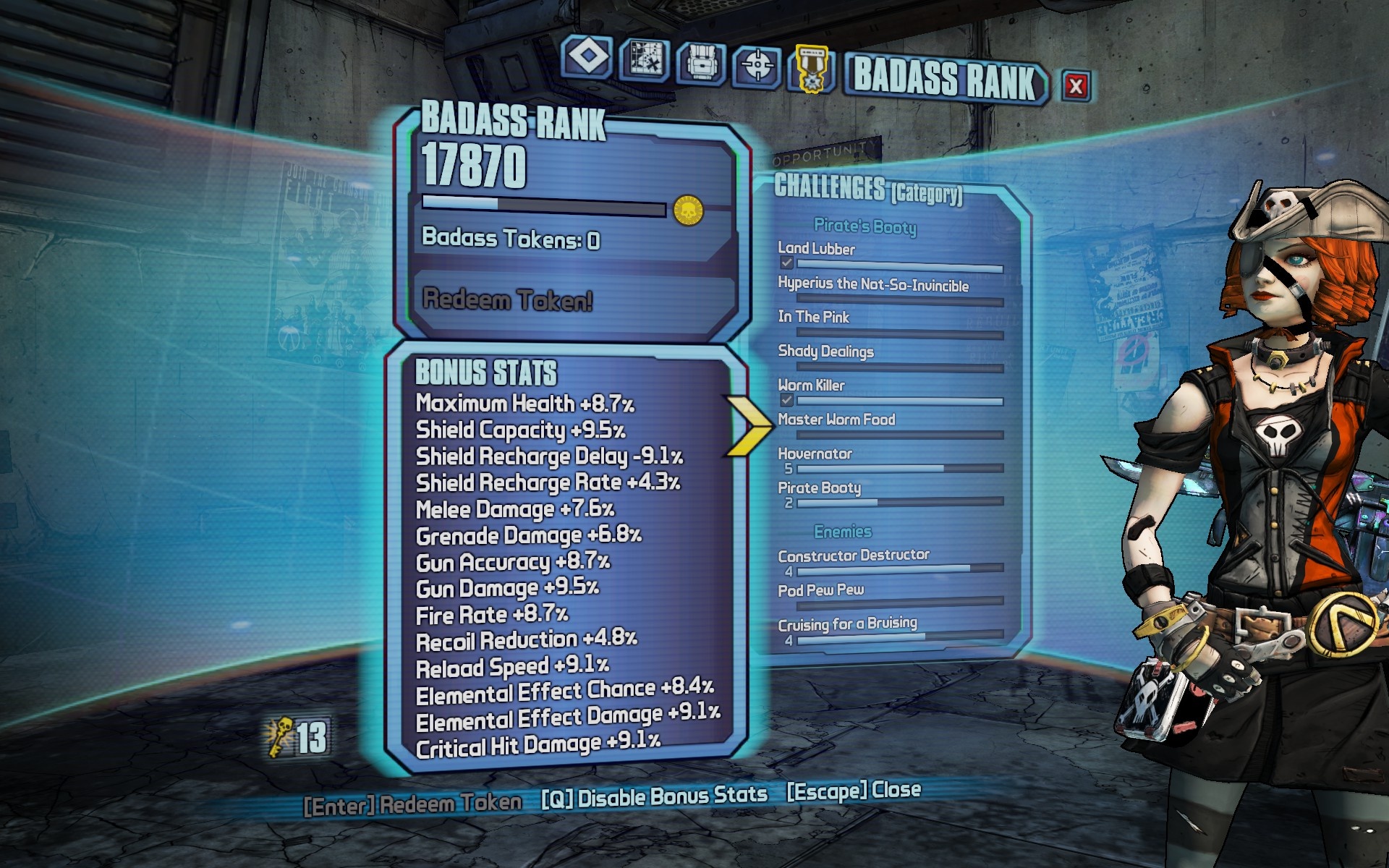Switch to the crosshair Skills tab
The image size is (1389, 868).
click(x=757, y=66)
